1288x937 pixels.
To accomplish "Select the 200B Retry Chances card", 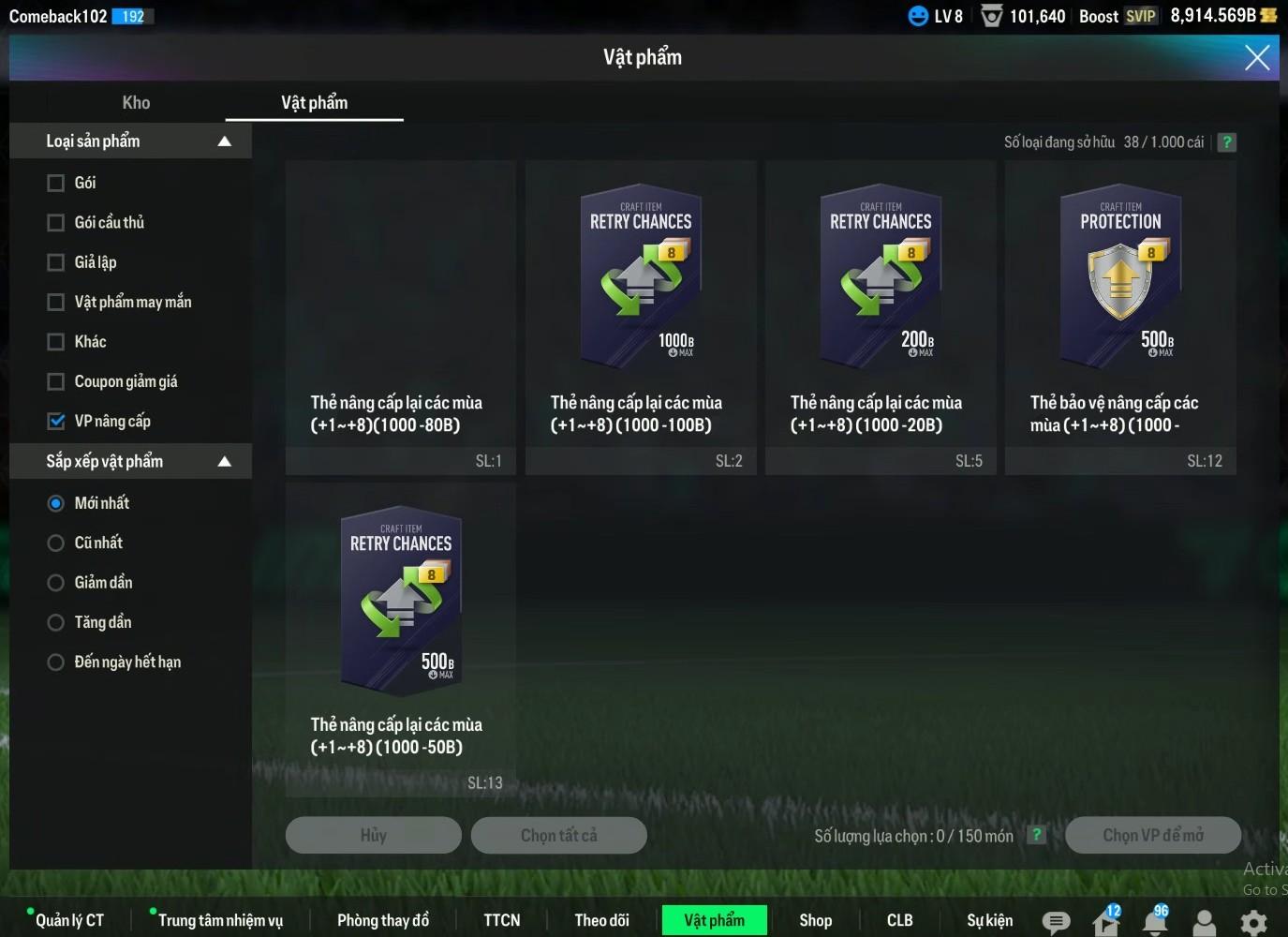I will point(881,281).
